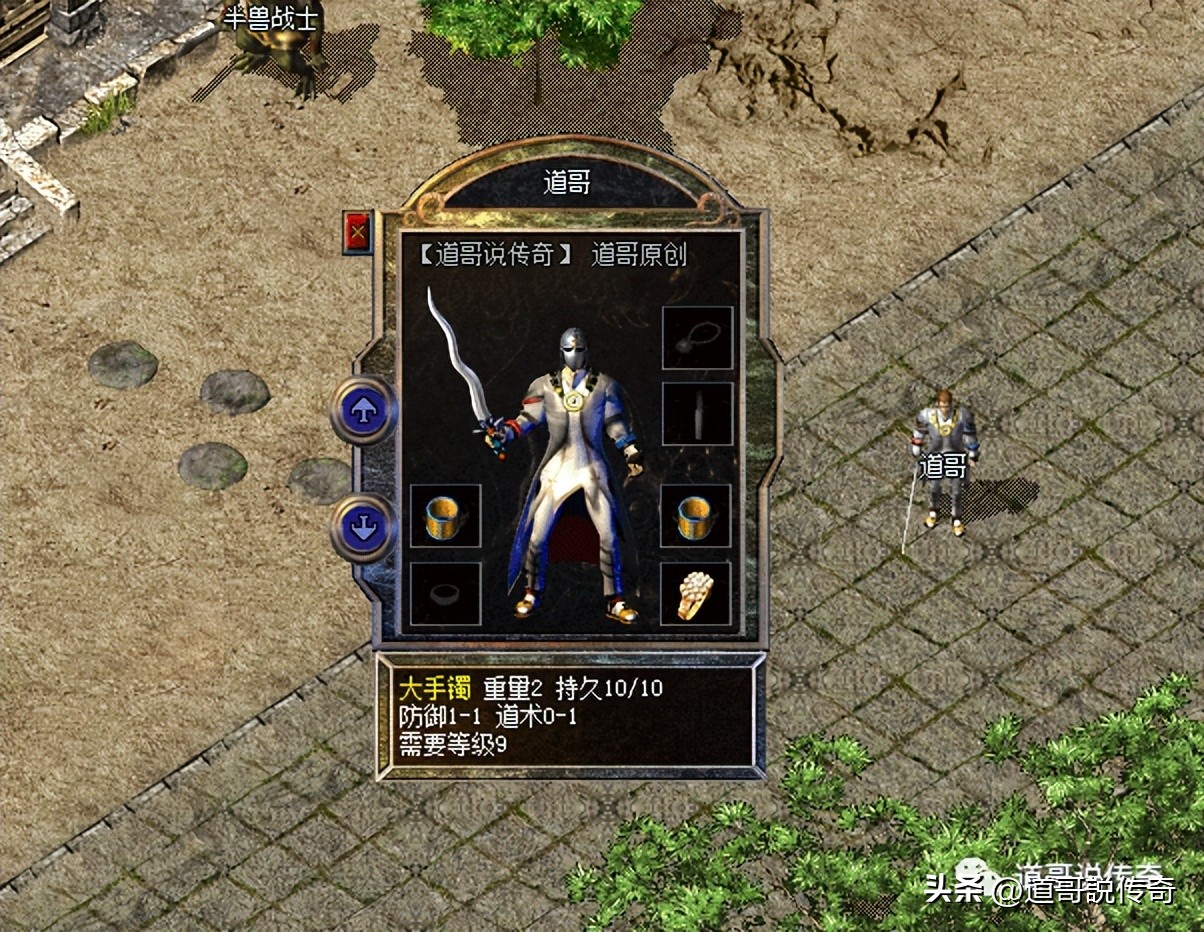Close the character equipment panel
This screenshot has height=932, width=1204.
357,233
